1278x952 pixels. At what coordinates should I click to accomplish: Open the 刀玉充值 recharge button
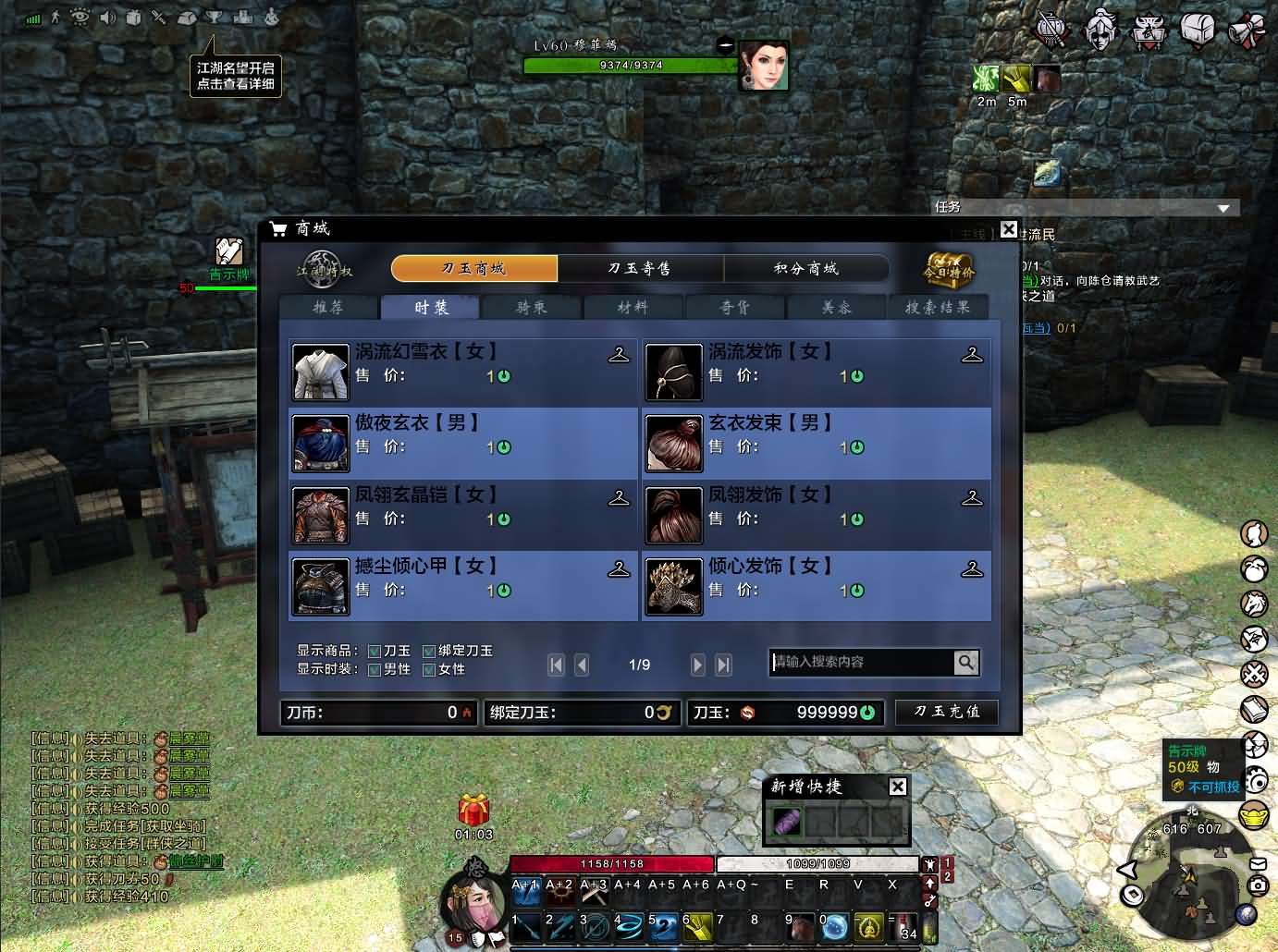click(946, 712)
